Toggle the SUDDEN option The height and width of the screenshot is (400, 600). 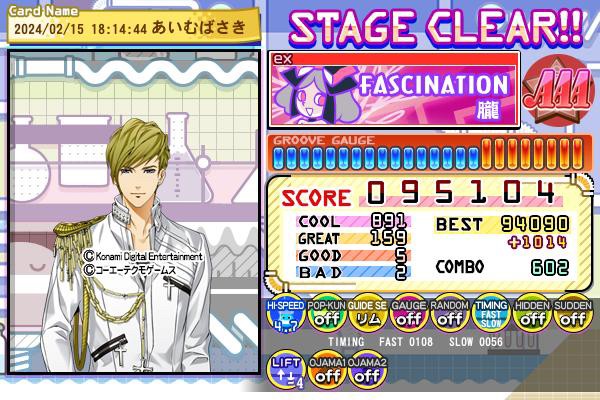click(x=572, y=316)
